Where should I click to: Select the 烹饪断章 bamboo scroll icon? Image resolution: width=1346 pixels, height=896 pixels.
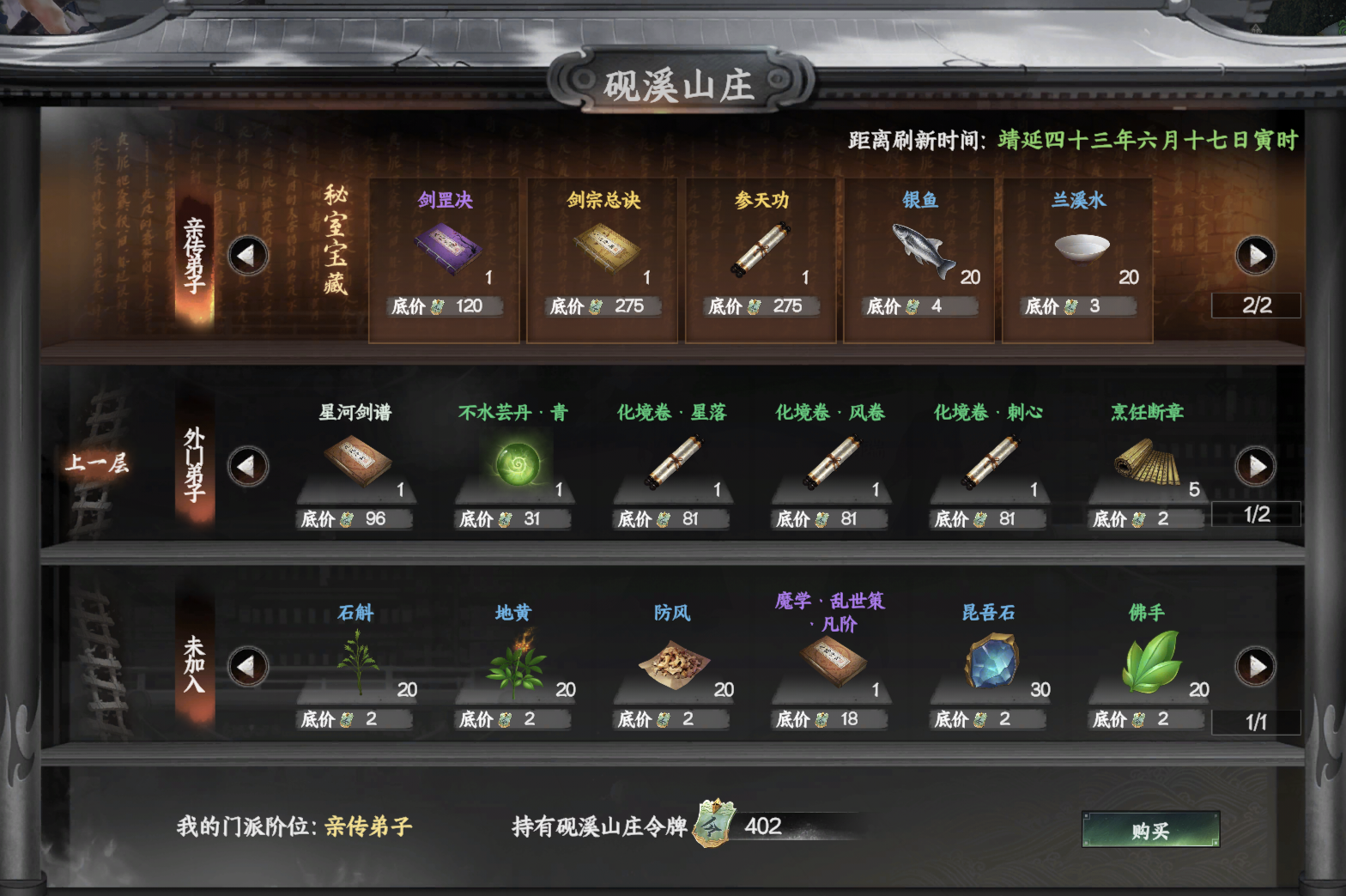pyautogui.click(x=1146, y=463)
